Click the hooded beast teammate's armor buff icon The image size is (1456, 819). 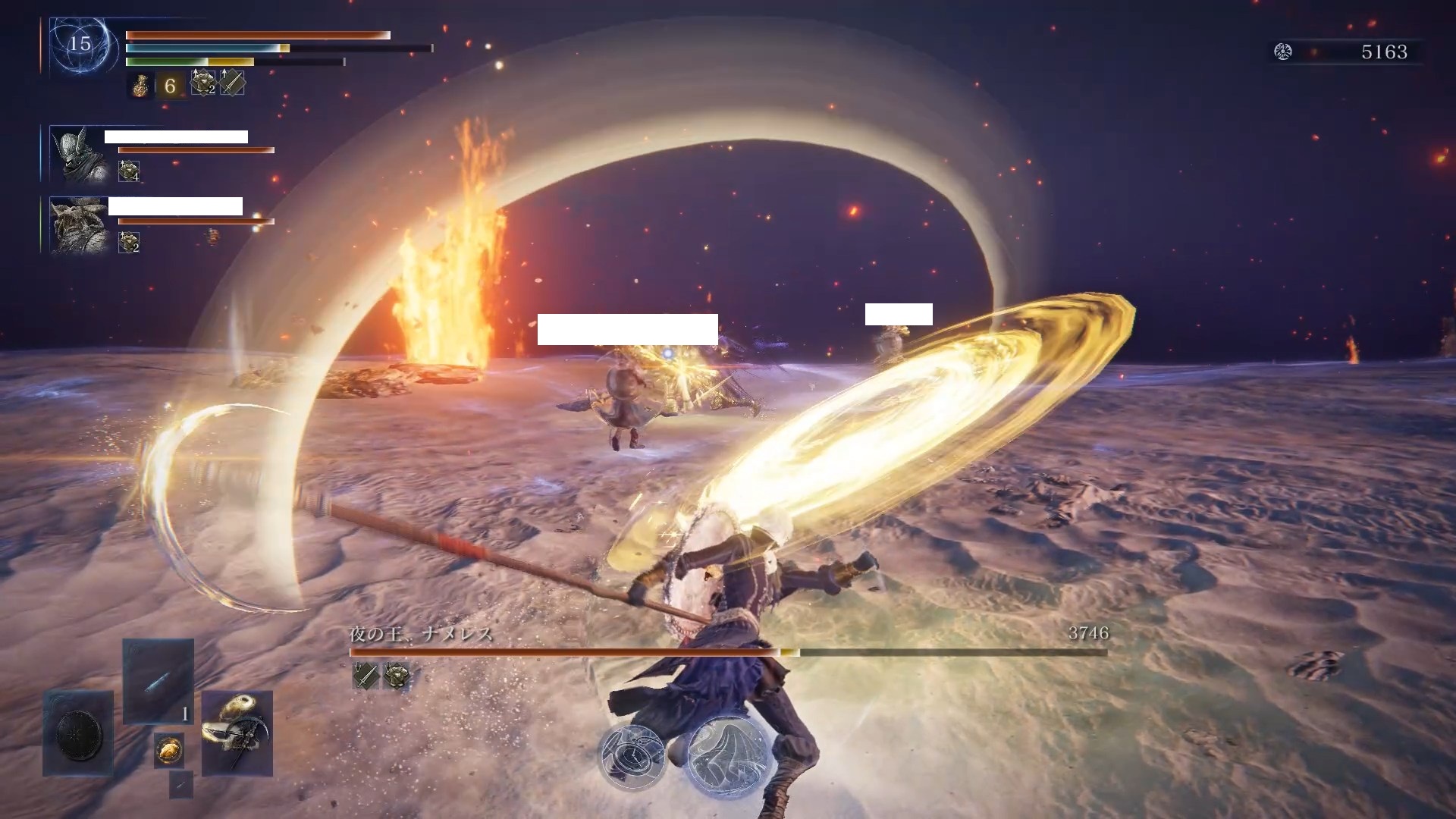tap(128, 242)
